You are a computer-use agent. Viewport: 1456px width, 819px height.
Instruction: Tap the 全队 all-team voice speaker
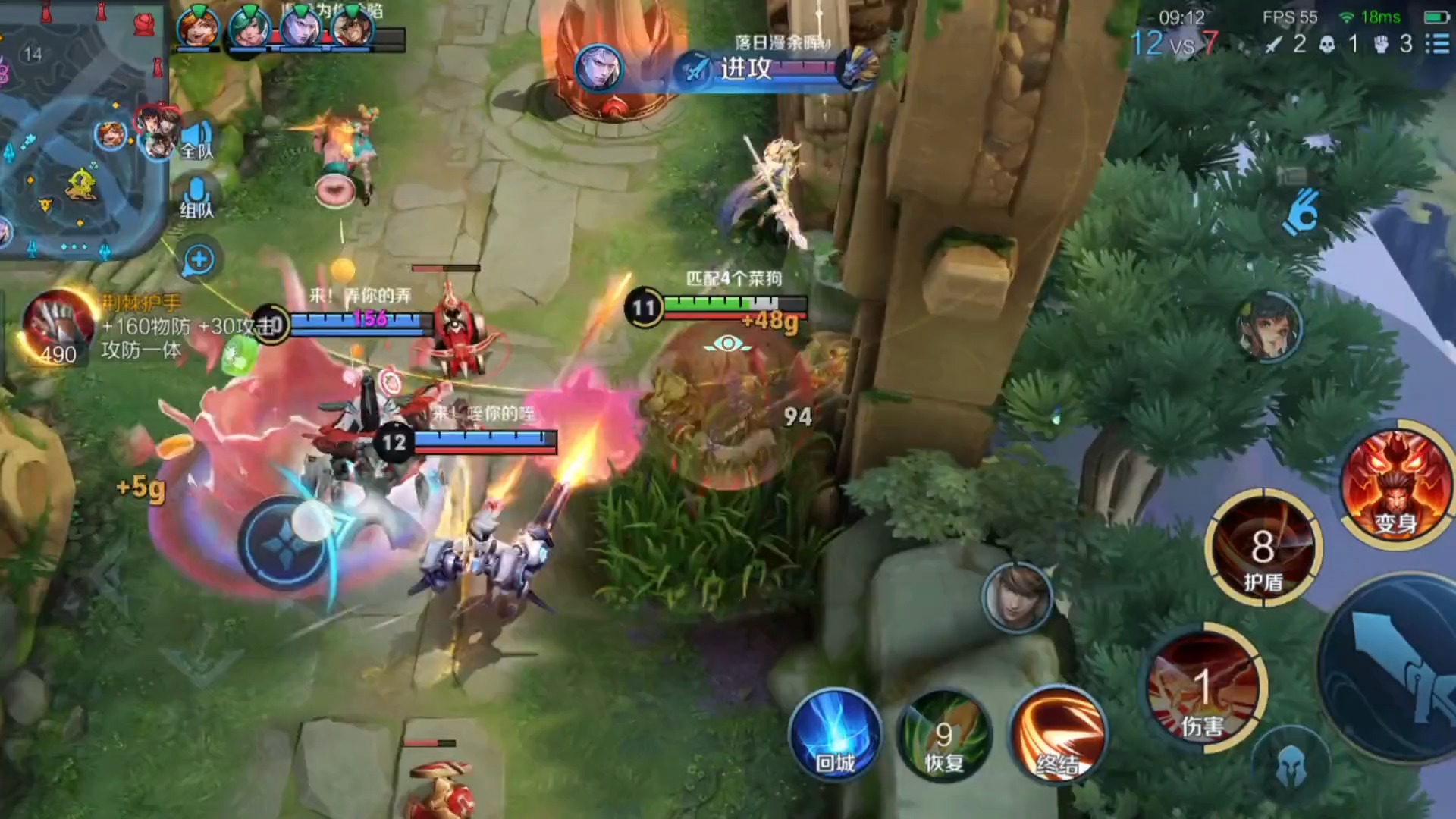click(196, 142)
